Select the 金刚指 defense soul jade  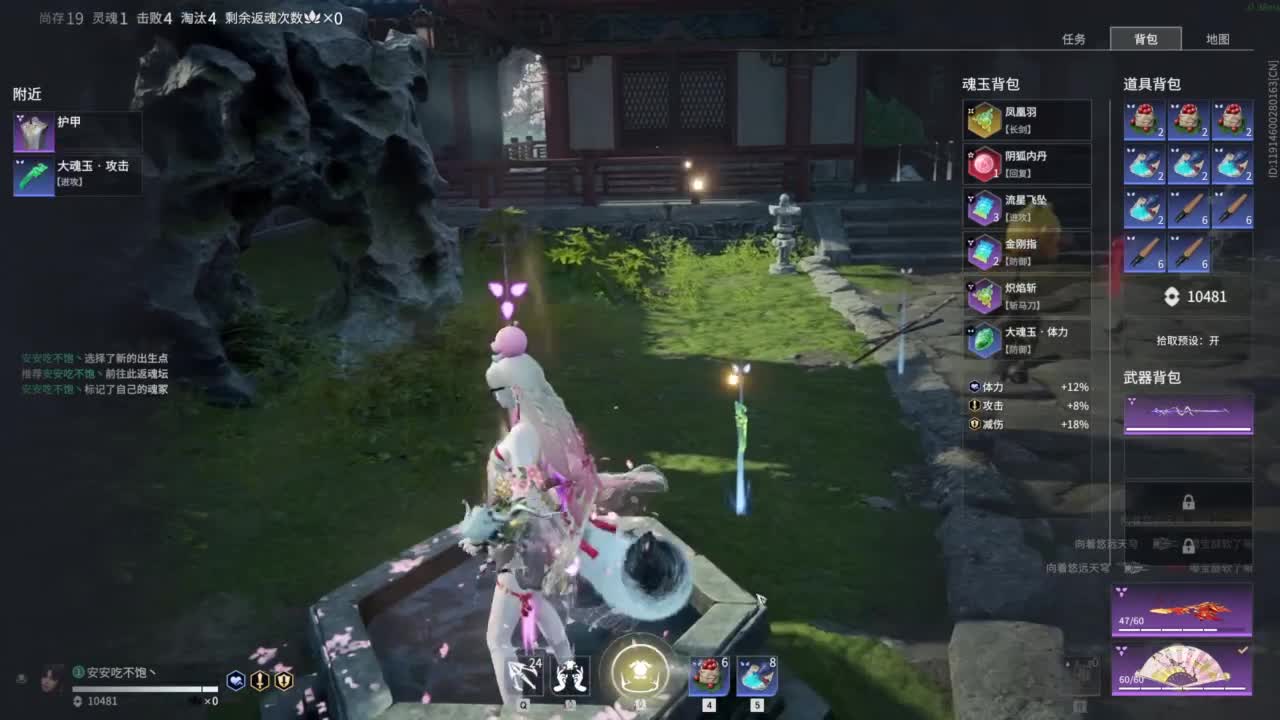[985, 252]
